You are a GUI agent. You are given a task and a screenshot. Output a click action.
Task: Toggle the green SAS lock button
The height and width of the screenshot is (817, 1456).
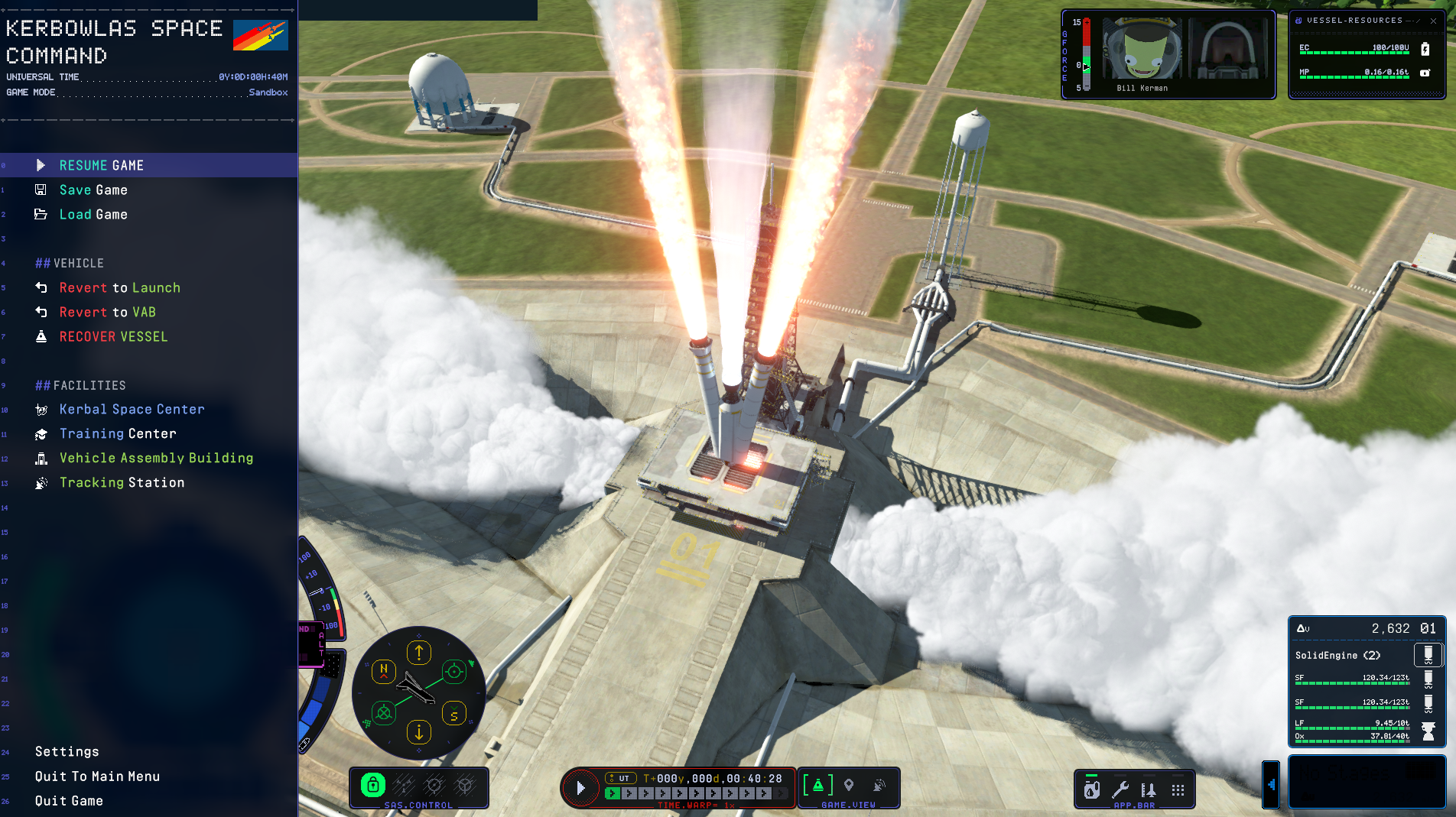[x=372, y=785]
